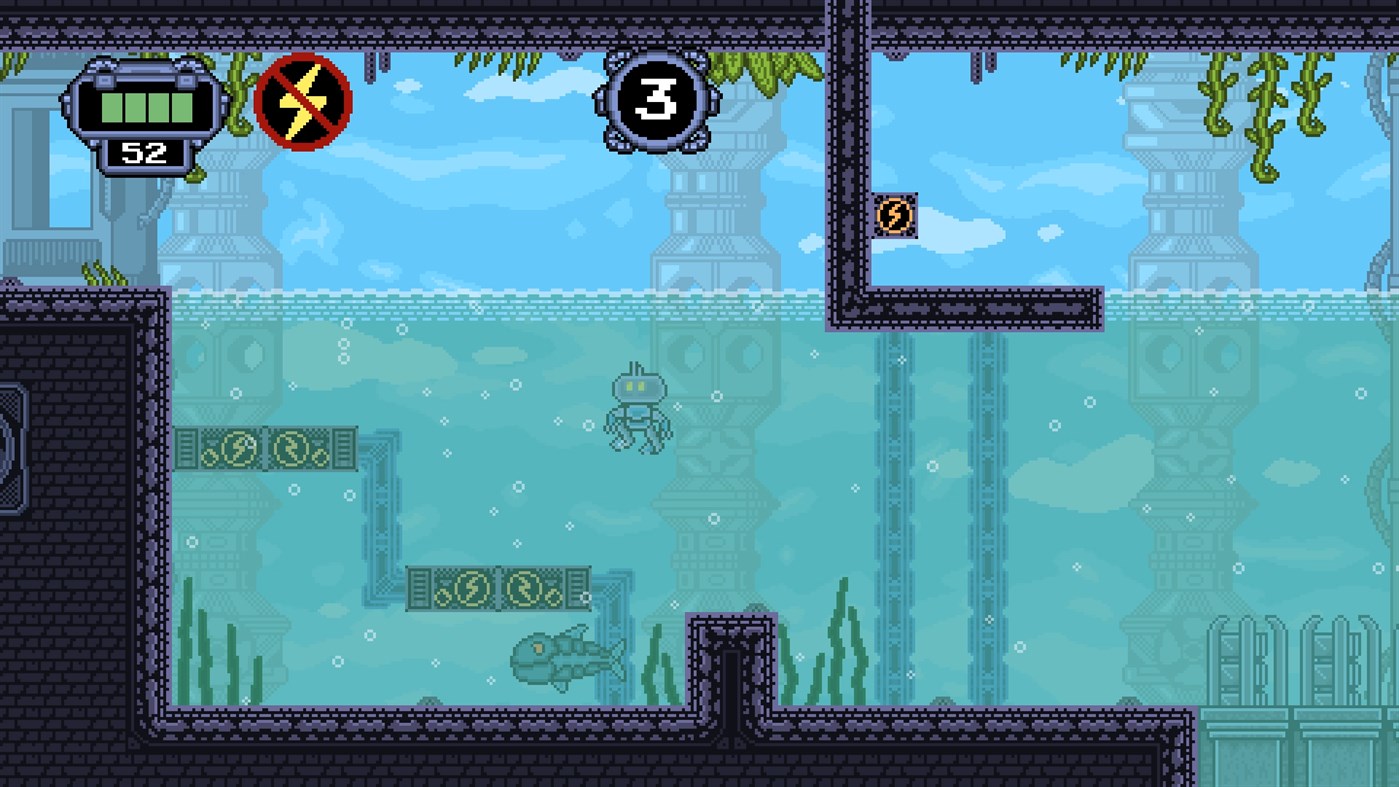
Task: Click the lightning emblem on the upper fence panel
Action: [x=237, y=448]
